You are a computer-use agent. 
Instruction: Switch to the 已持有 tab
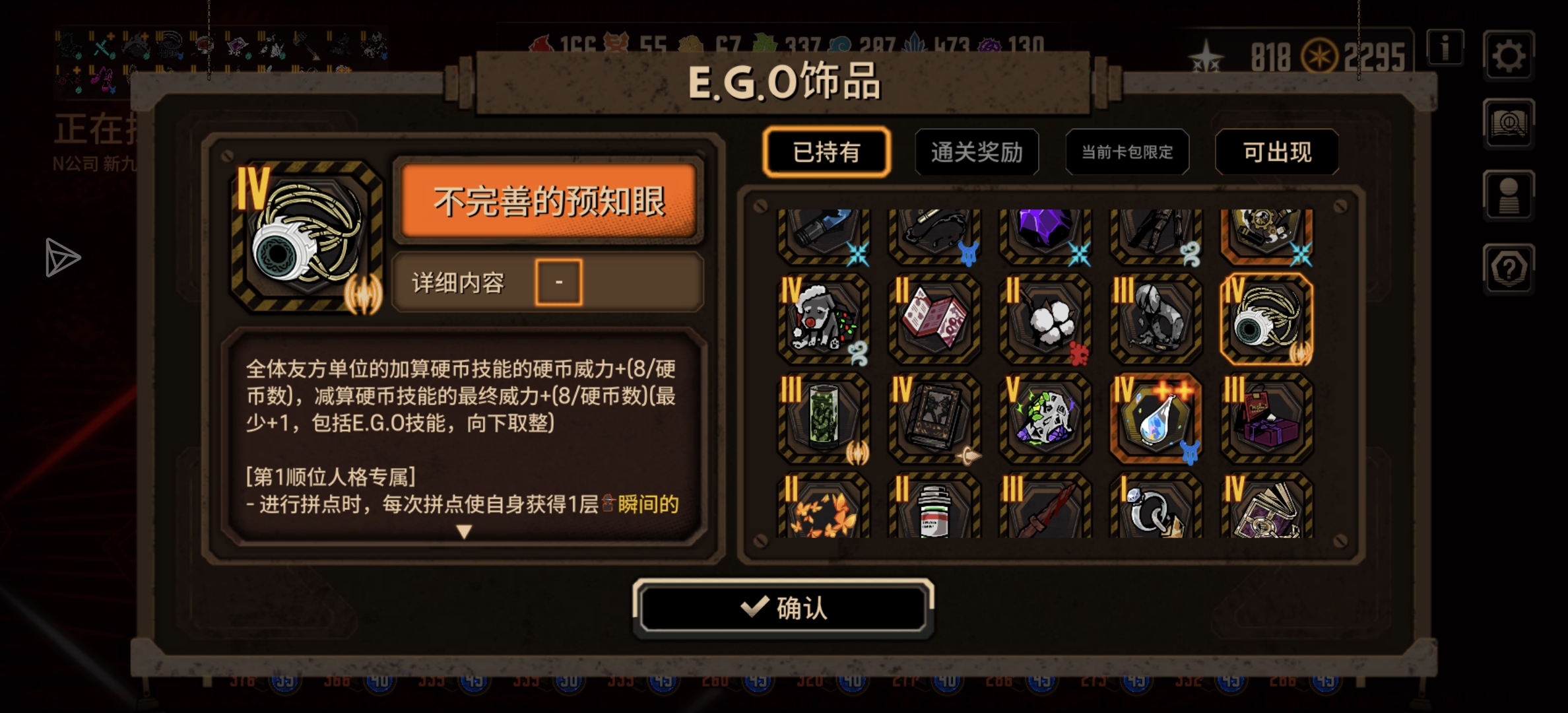pos(827,152)
